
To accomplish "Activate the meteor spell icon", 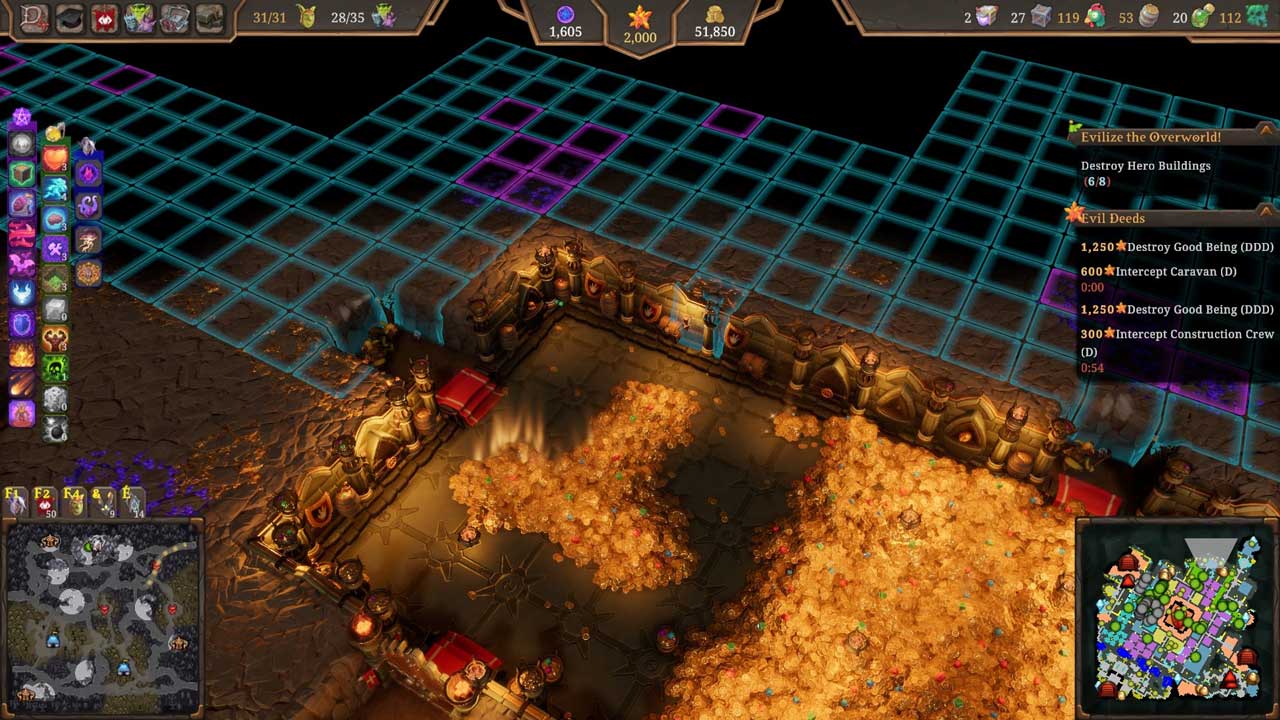I will click(x=21, y=384).
